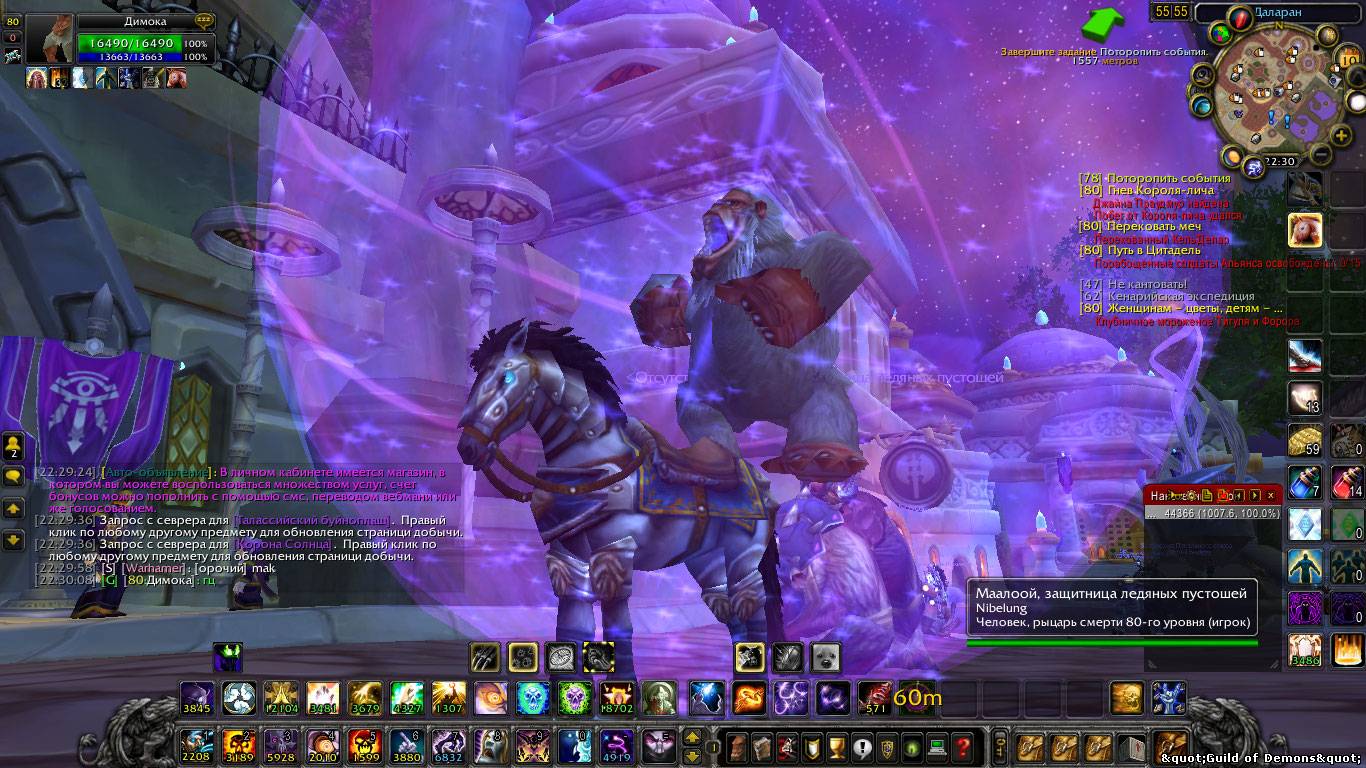This screenshot has height=768, width=1366.
Task: Use the red potion with count 14
Action: [1347, 482]
